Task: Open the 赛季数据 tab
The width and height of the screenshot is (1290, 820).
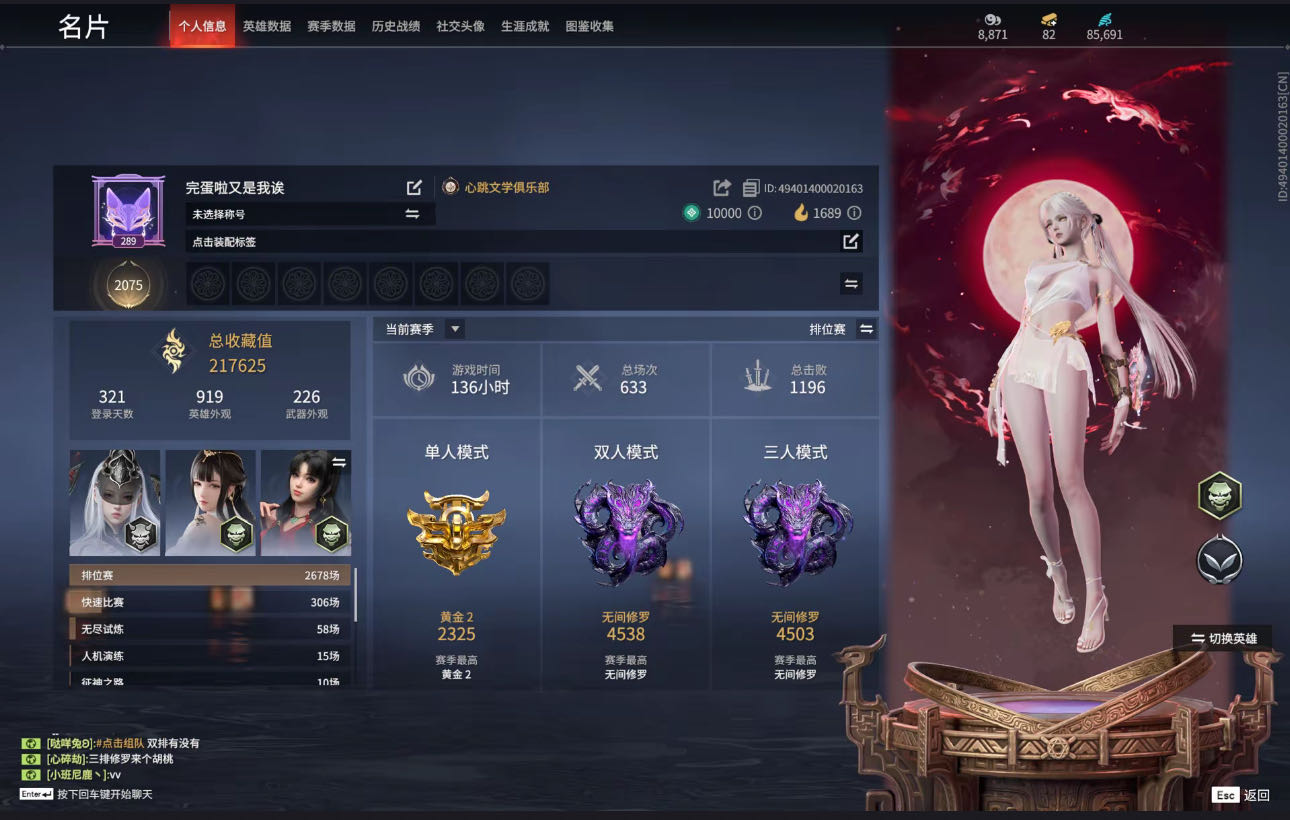Action: pos(331,26)
